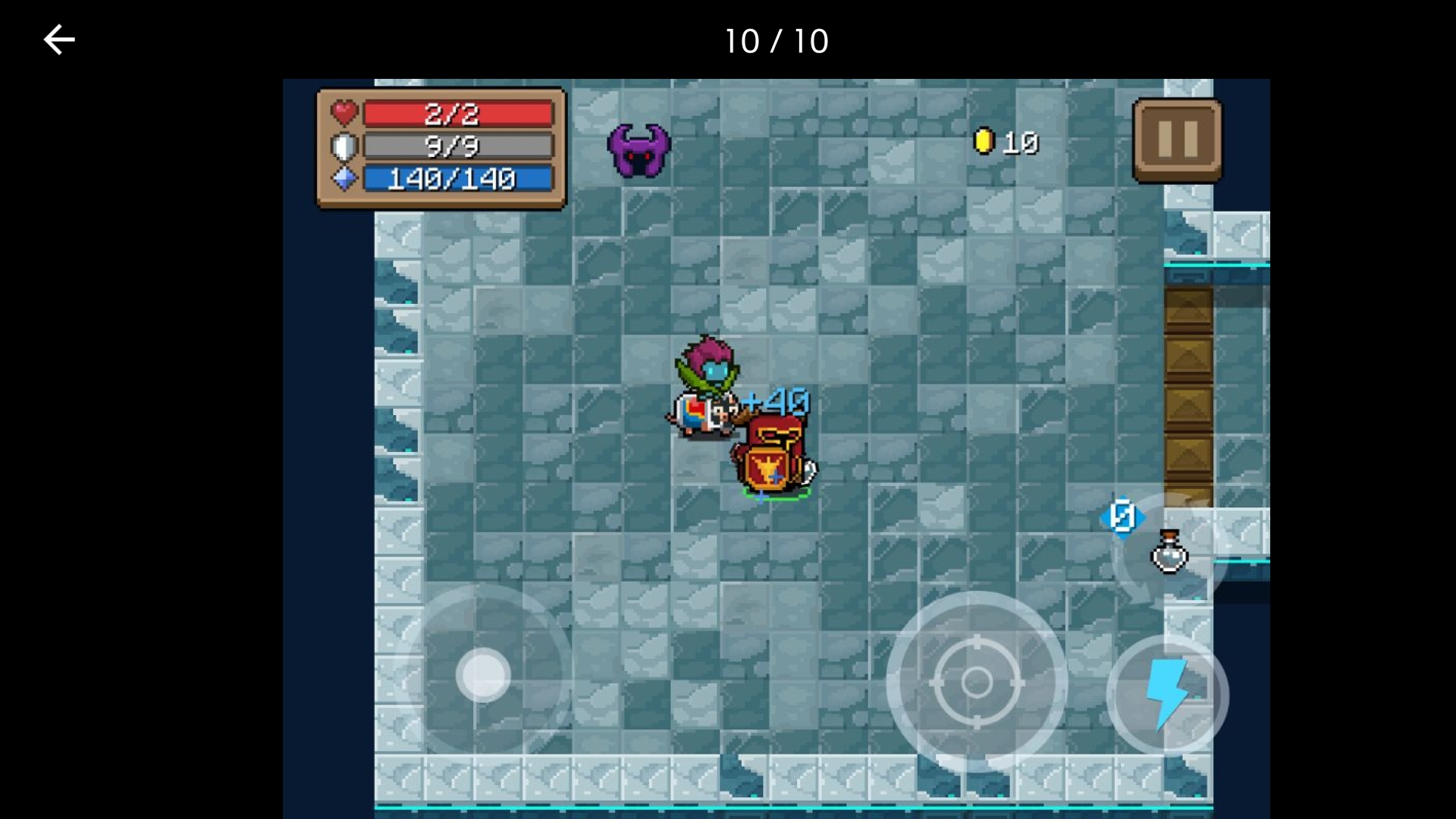
Task: Activate the lightning bolt skill
Action: point(1167,693)
